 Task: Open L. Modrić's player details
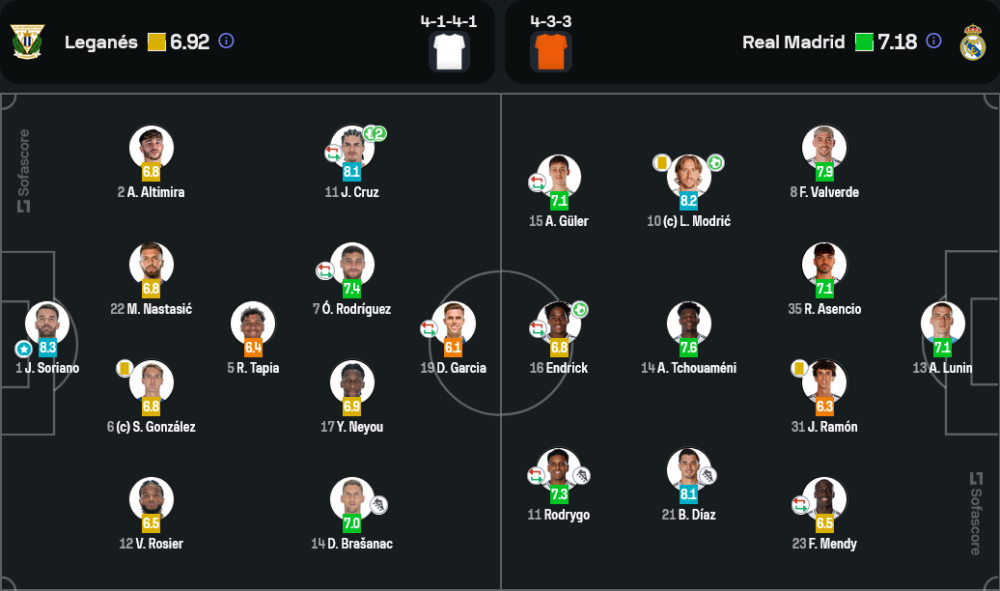pos(688,176)
